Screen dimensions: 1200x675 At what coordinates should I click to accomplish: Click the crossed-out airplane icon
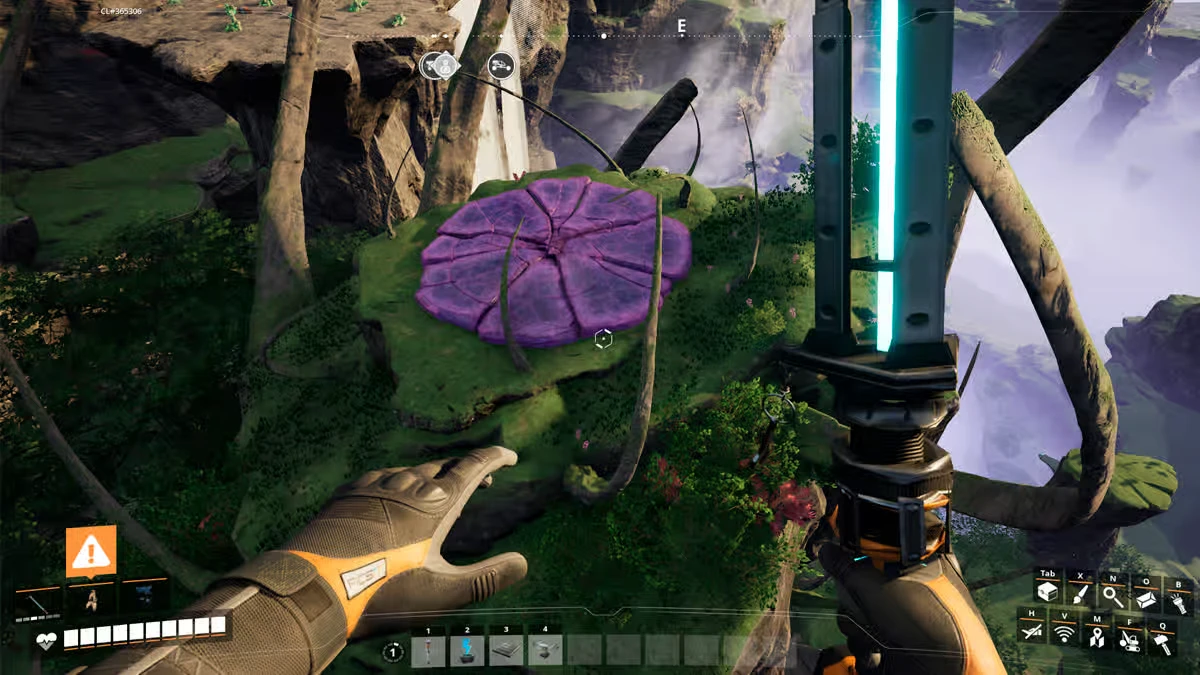coord(1032,630)
